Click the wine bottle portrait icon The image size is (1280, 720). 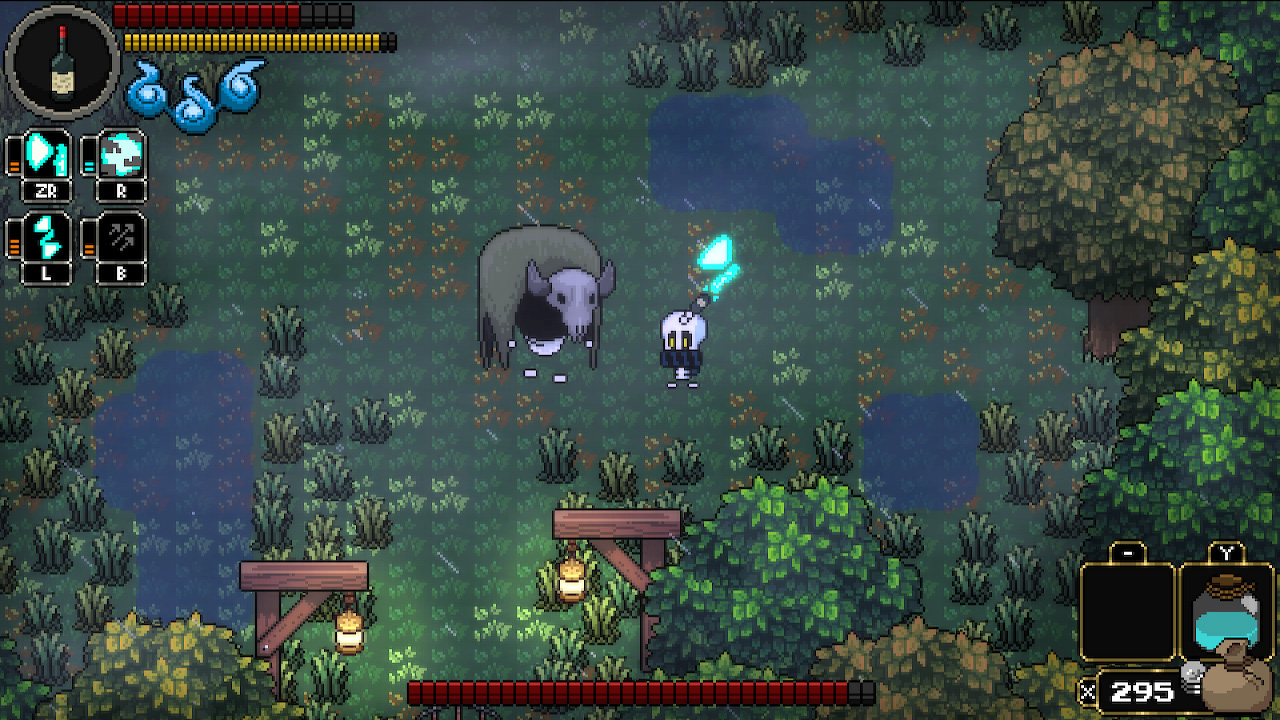62,62
